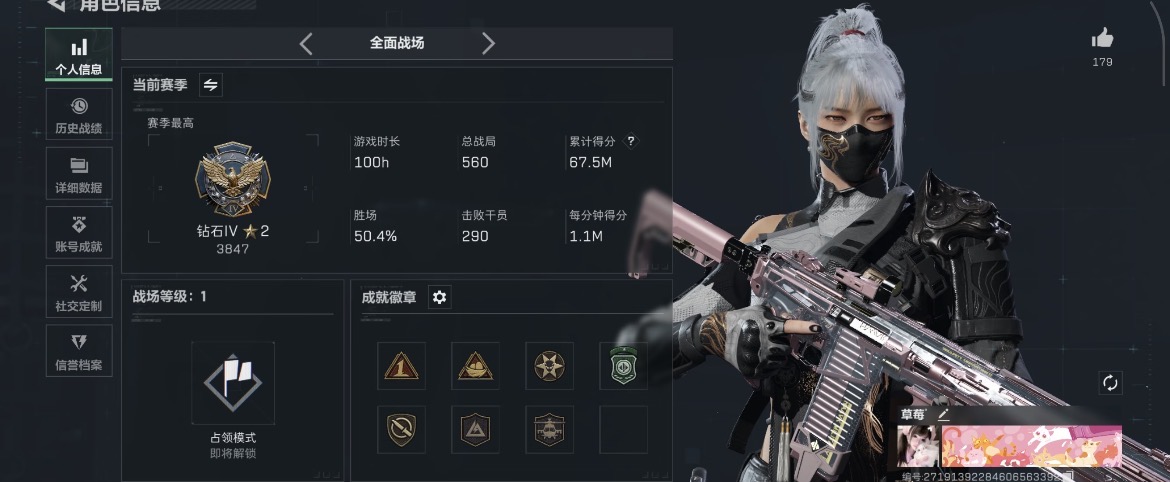This screenshot has height=482, width=1170.
Task: Click the rotate character model icon
Action: tap(1110, 383)
